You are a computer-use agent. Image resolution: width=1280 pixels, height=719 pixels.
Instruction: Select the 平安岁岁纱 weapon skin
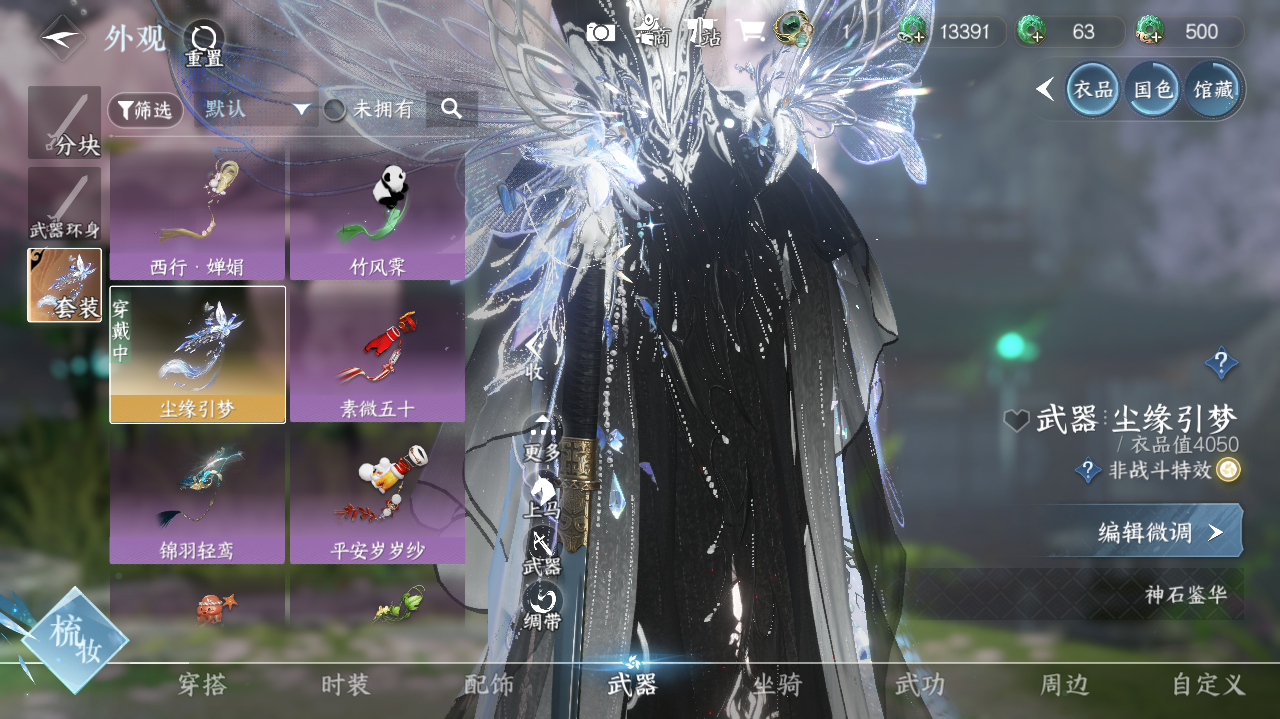(x=377, y=497)
